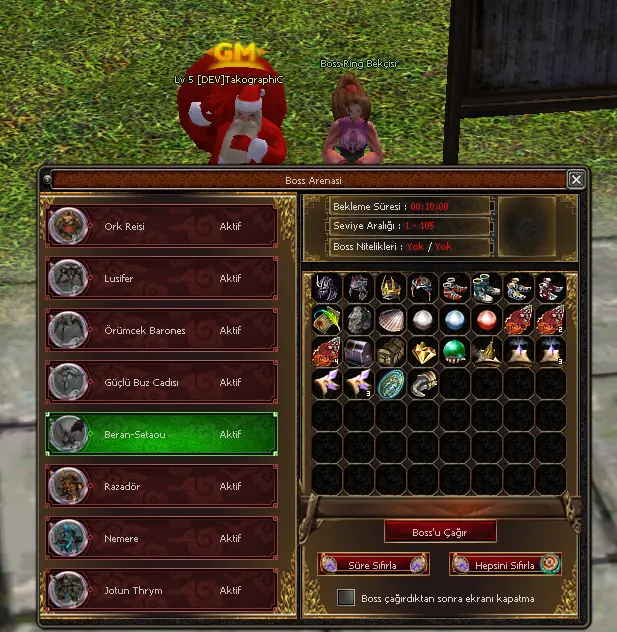Inspect the seashell reward item
The image size is (617, 632).
(392, 320)
